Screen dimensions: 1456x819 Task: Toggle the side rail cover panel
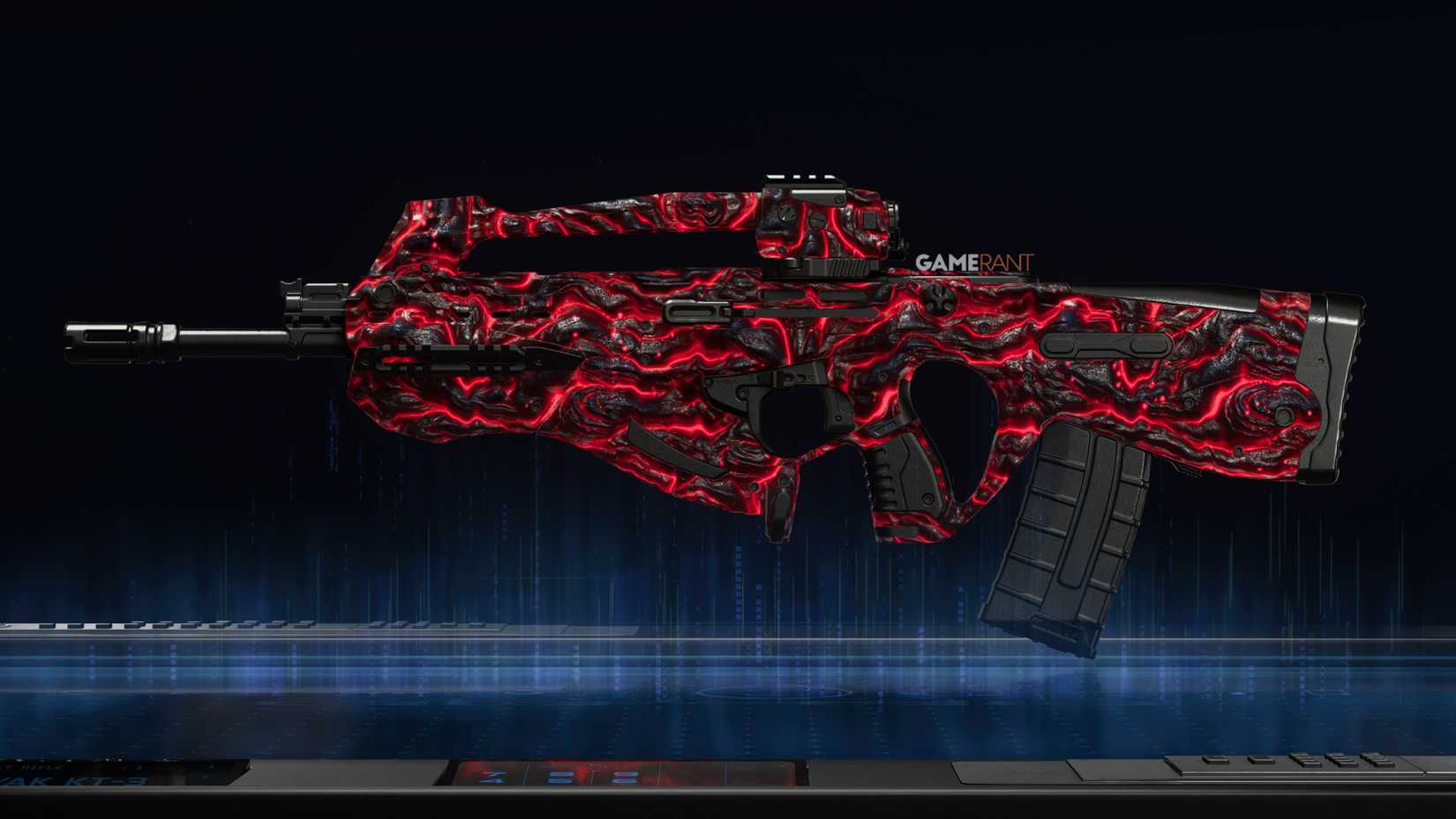pos(1107,344)
